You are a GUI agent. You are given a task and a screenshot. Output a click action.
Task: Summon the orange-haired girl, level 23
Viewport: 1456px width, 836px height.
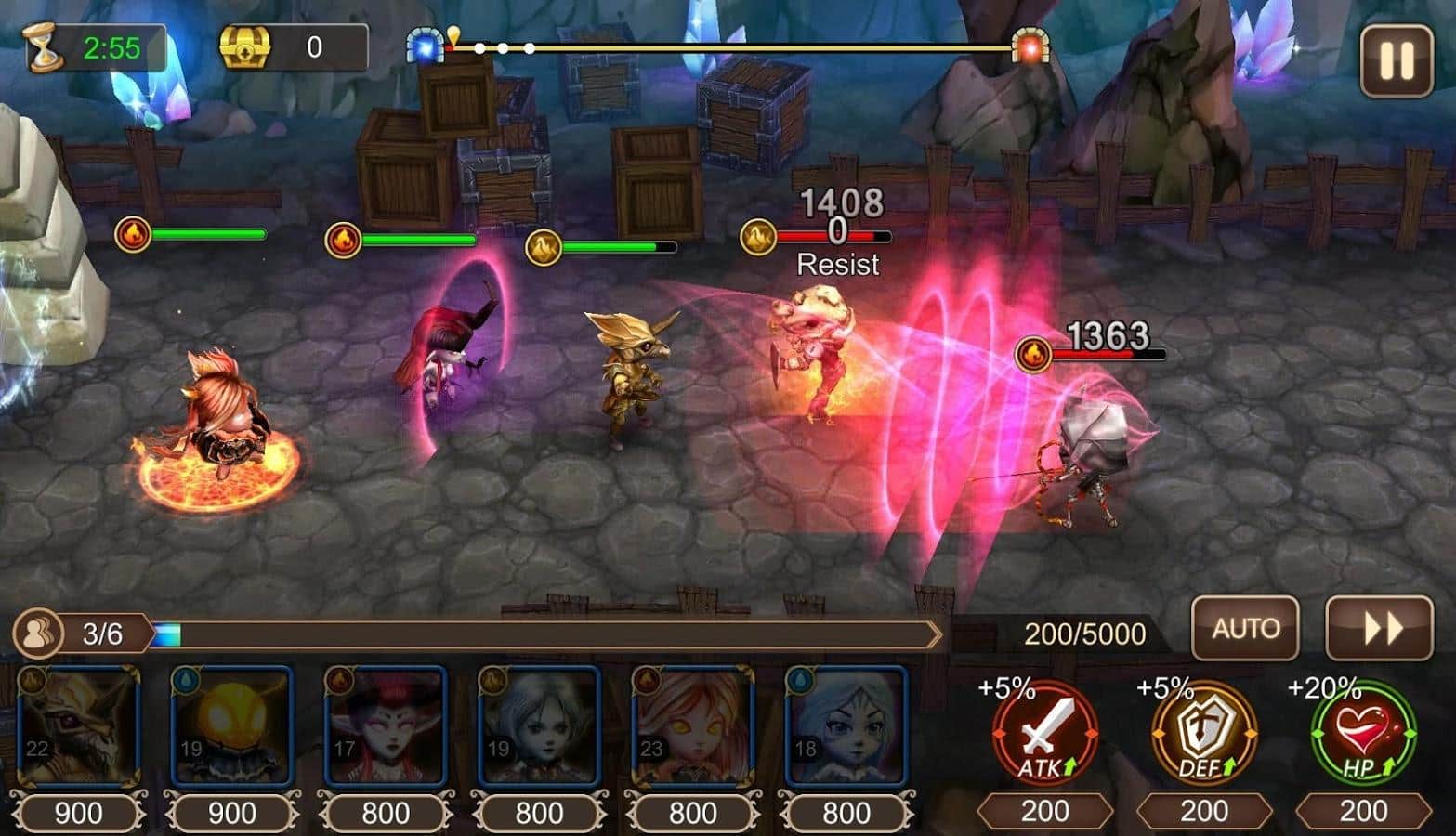(x=692, y=727)
